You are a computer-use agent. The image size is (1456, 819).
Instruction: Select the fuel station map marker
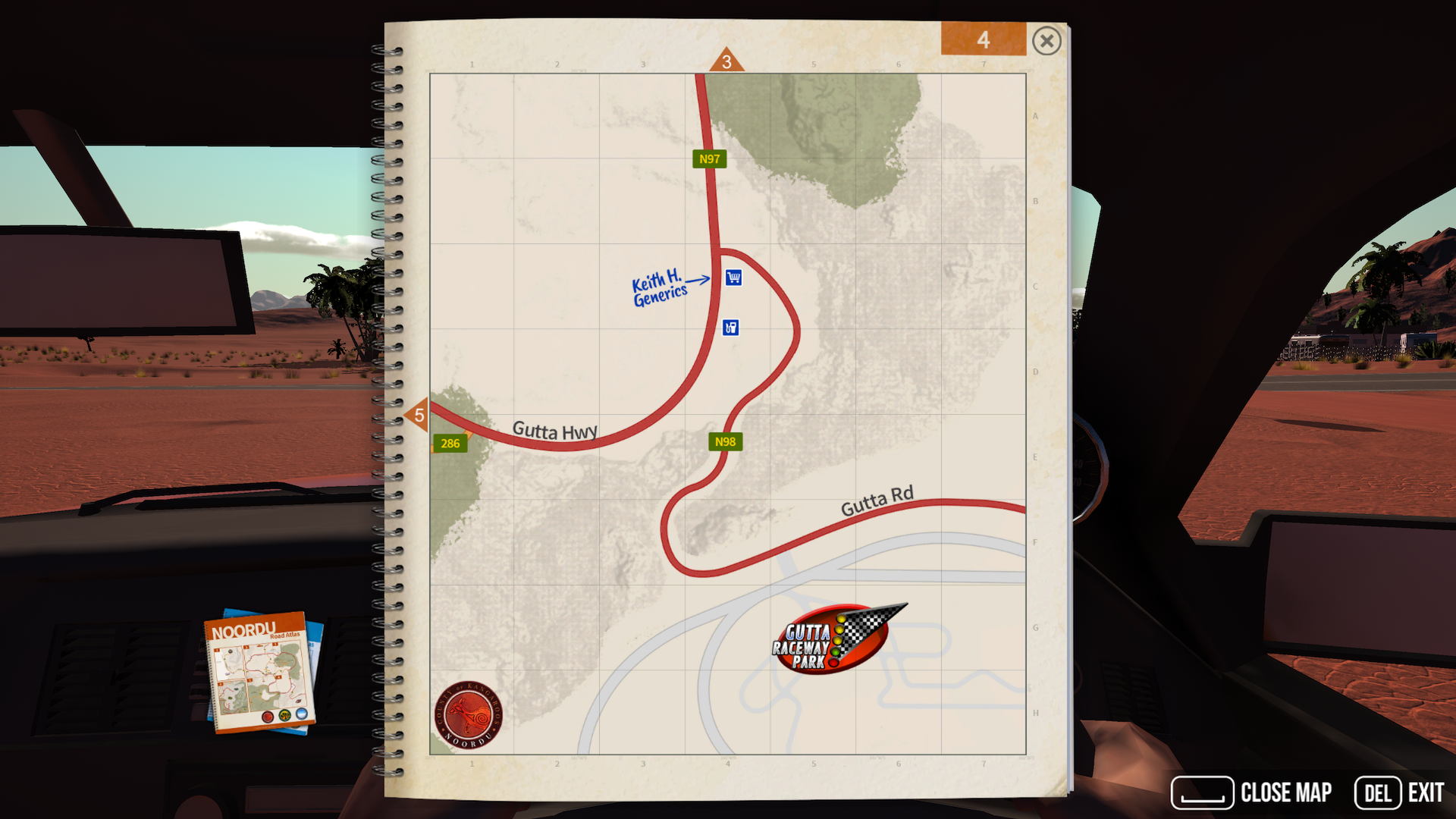730,328
